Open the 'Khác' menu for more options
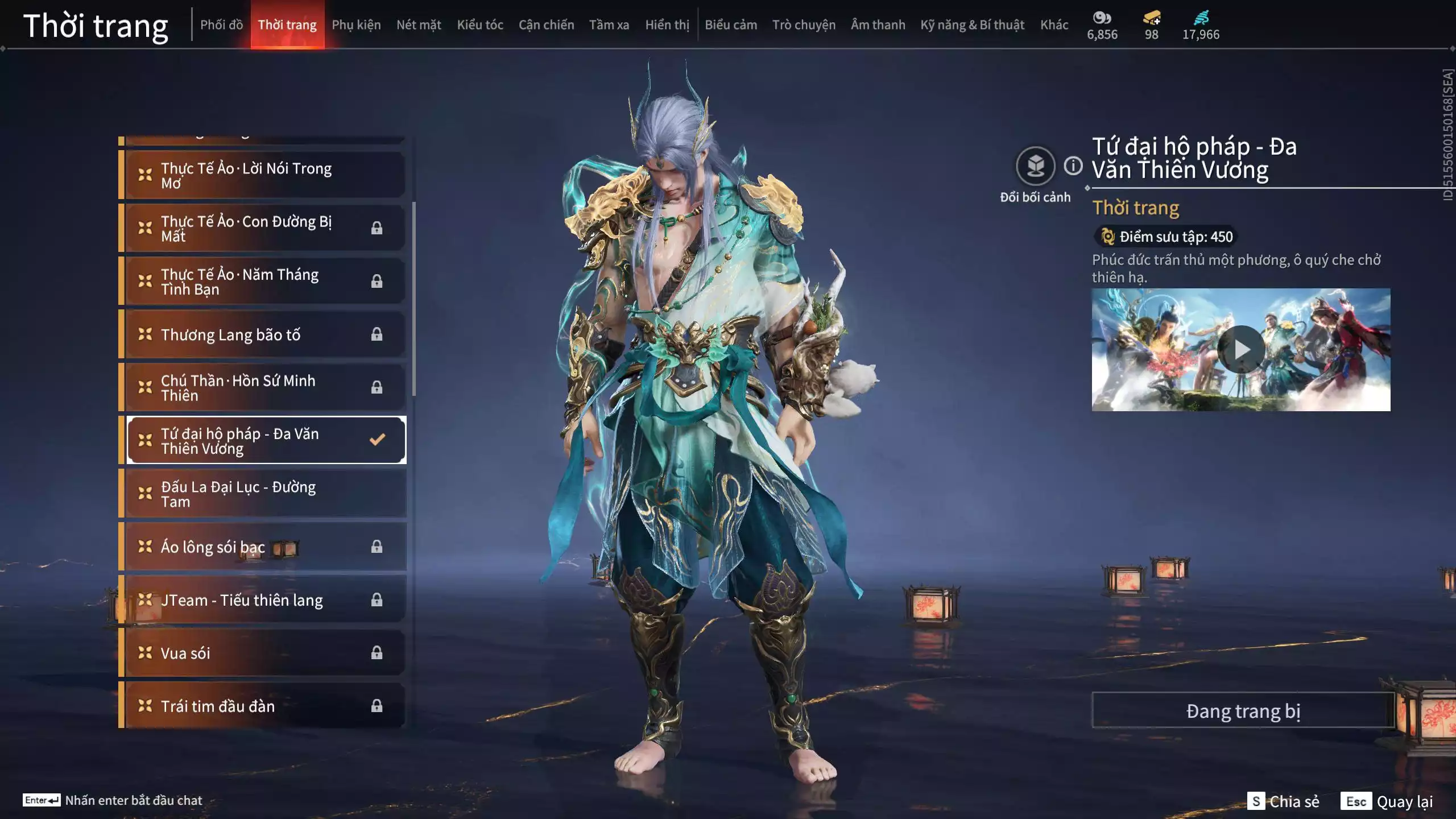The image size is (1456, 819). click(1054, 24)
